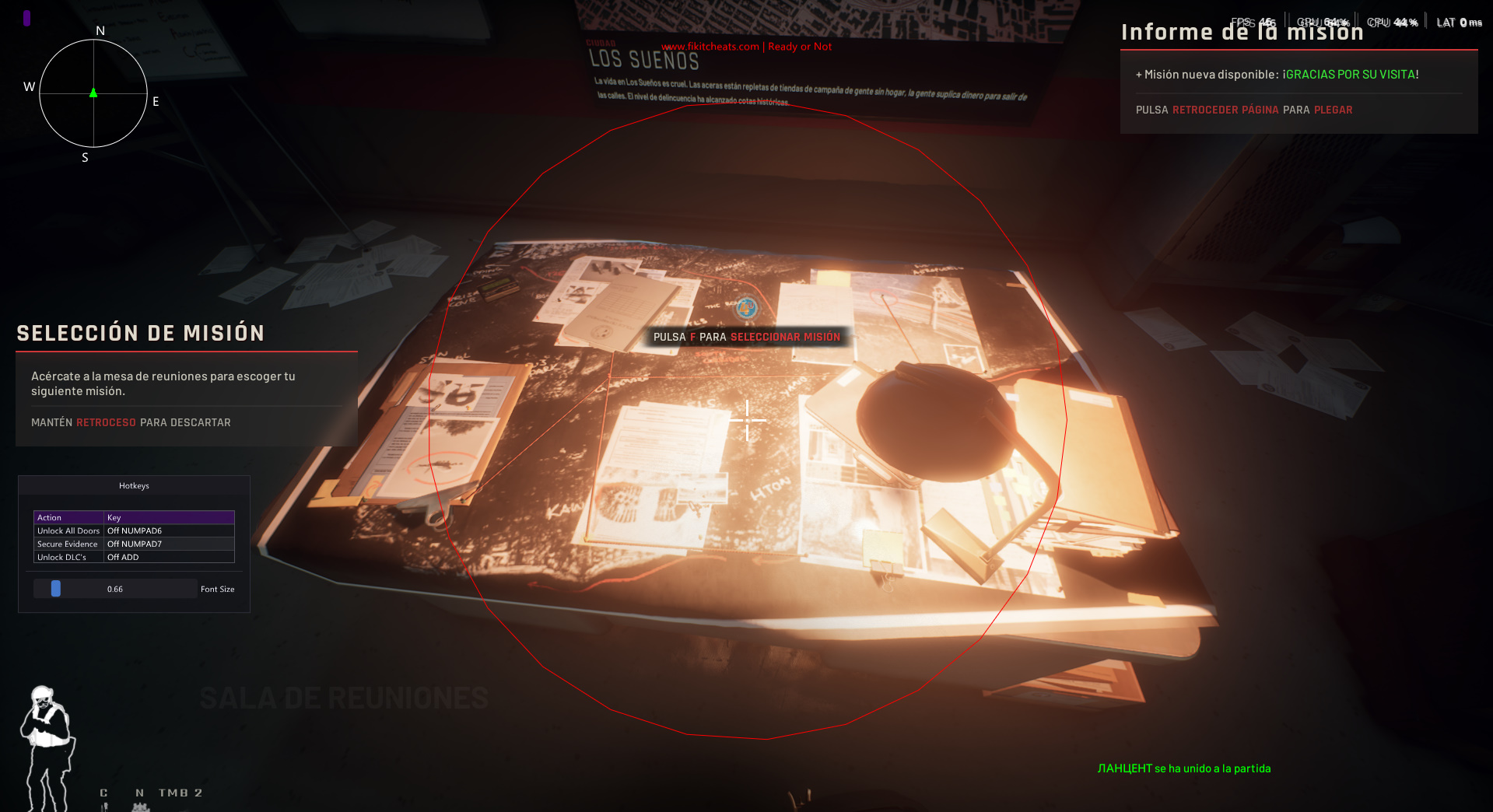Click the purple indicator in the top-left corner
Screen dimensions: 1493x812
point(27,17)
